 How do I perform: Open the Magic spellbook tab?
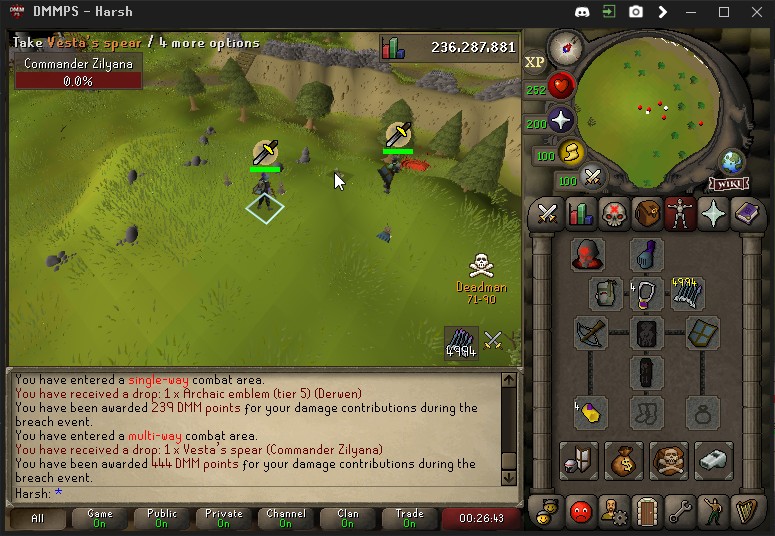click(x=747, y=213)
